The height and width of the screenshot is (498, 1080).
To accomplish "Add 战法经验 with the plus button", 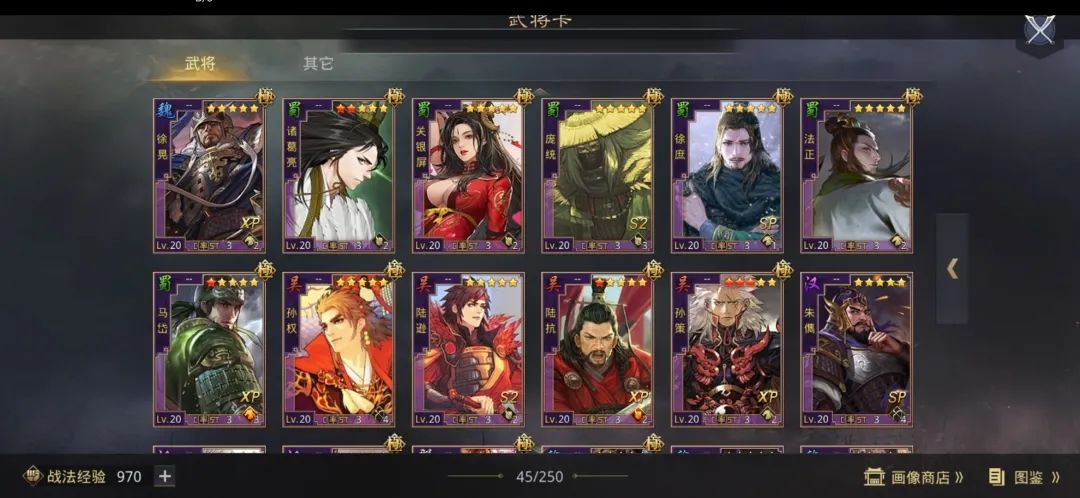I will point(165,477).
